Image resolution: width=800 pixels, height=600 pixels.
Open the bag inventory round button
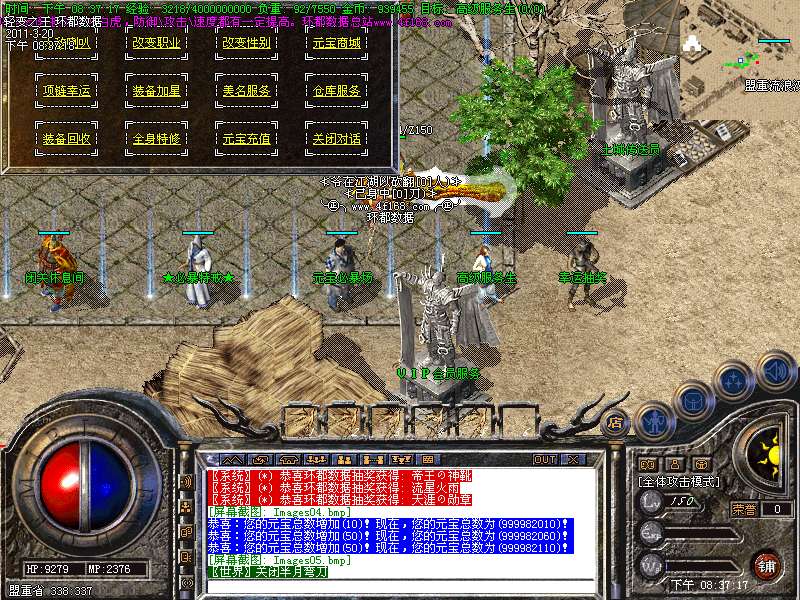coord(693,399)
